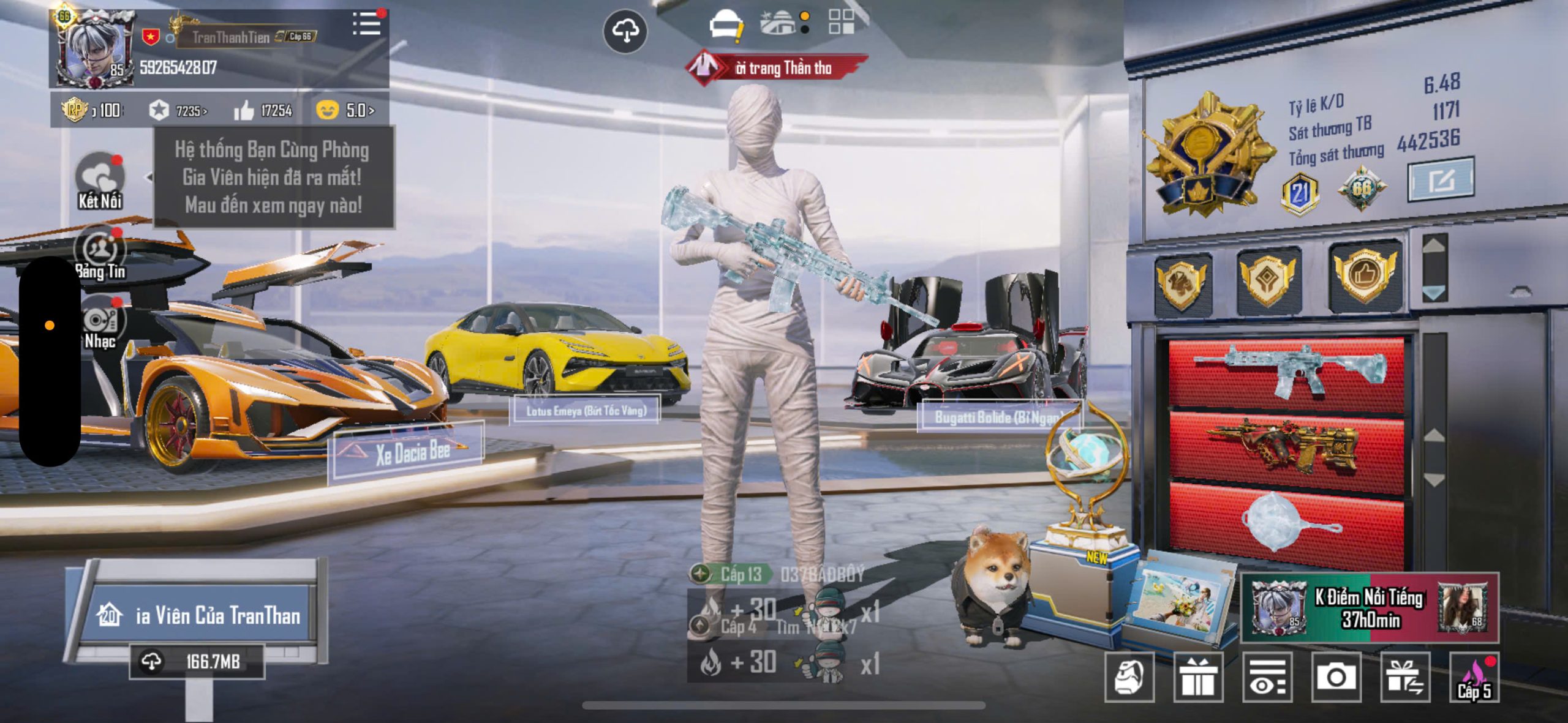1568x723 pixels.
Task: Tap the cloud download icon
Action: [x=625, y=31]
